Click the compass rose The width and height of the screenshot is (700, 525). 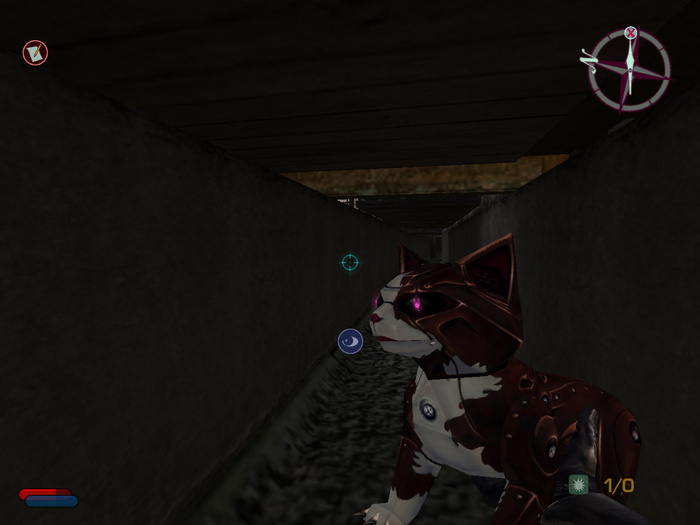628,69
